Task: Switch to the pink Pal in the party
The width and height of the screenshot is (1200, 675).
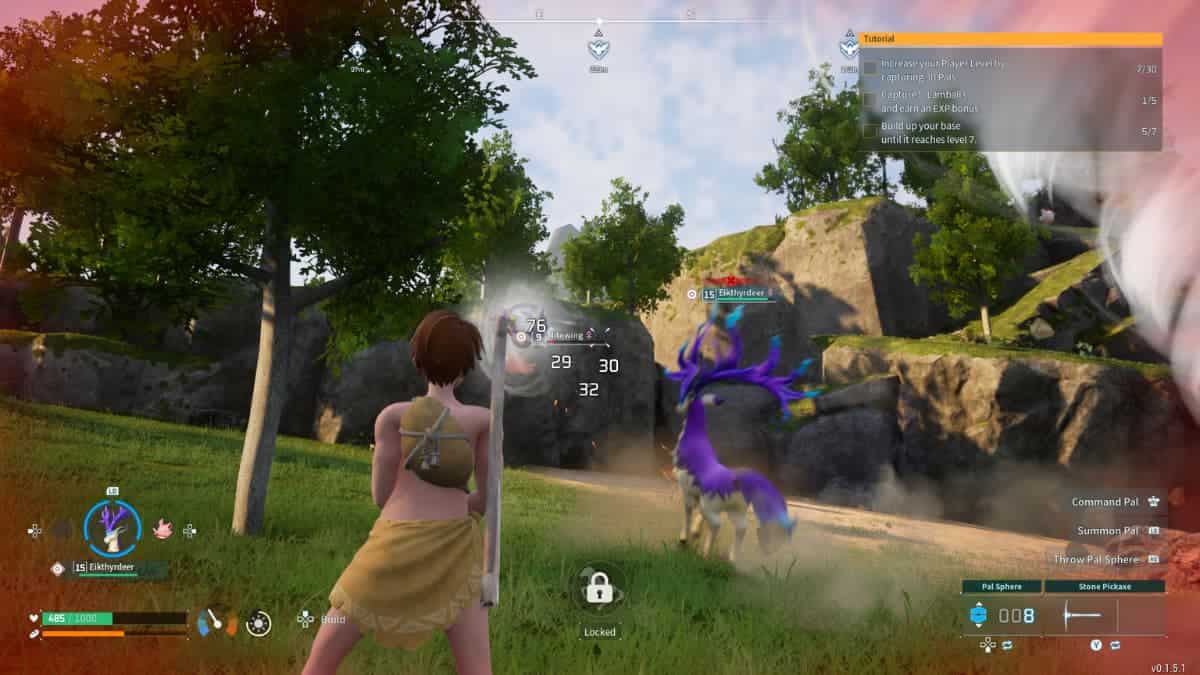Action: 162,529
